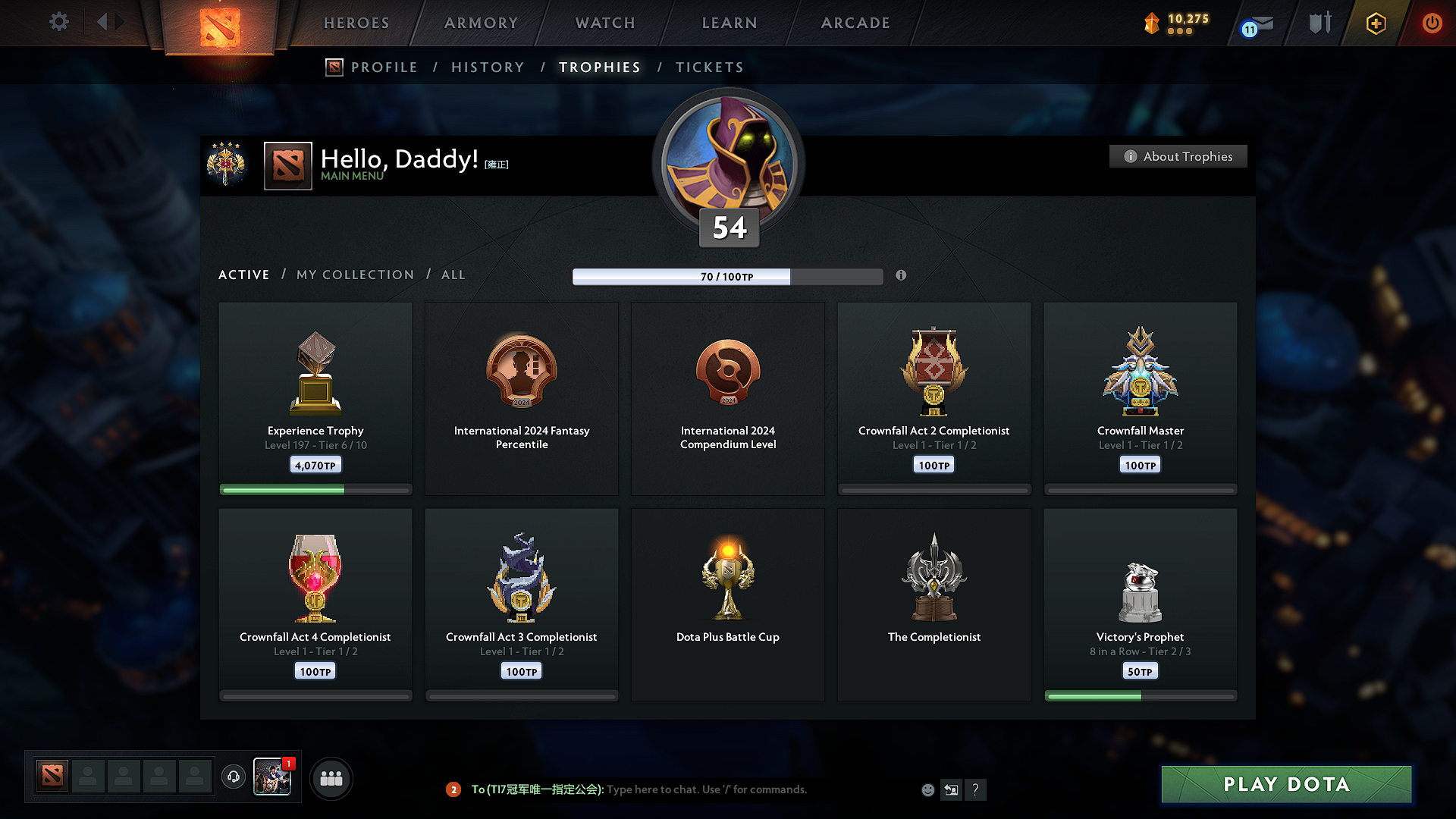Open the voice chat options
Image resolution: width=1456 pixels, height=819 pixels.
233,777
